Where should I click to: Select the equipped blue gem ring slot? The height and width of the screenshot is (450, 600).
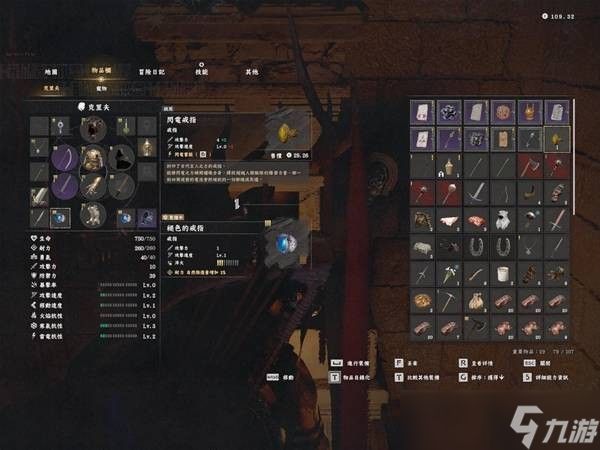pos(61,217)
